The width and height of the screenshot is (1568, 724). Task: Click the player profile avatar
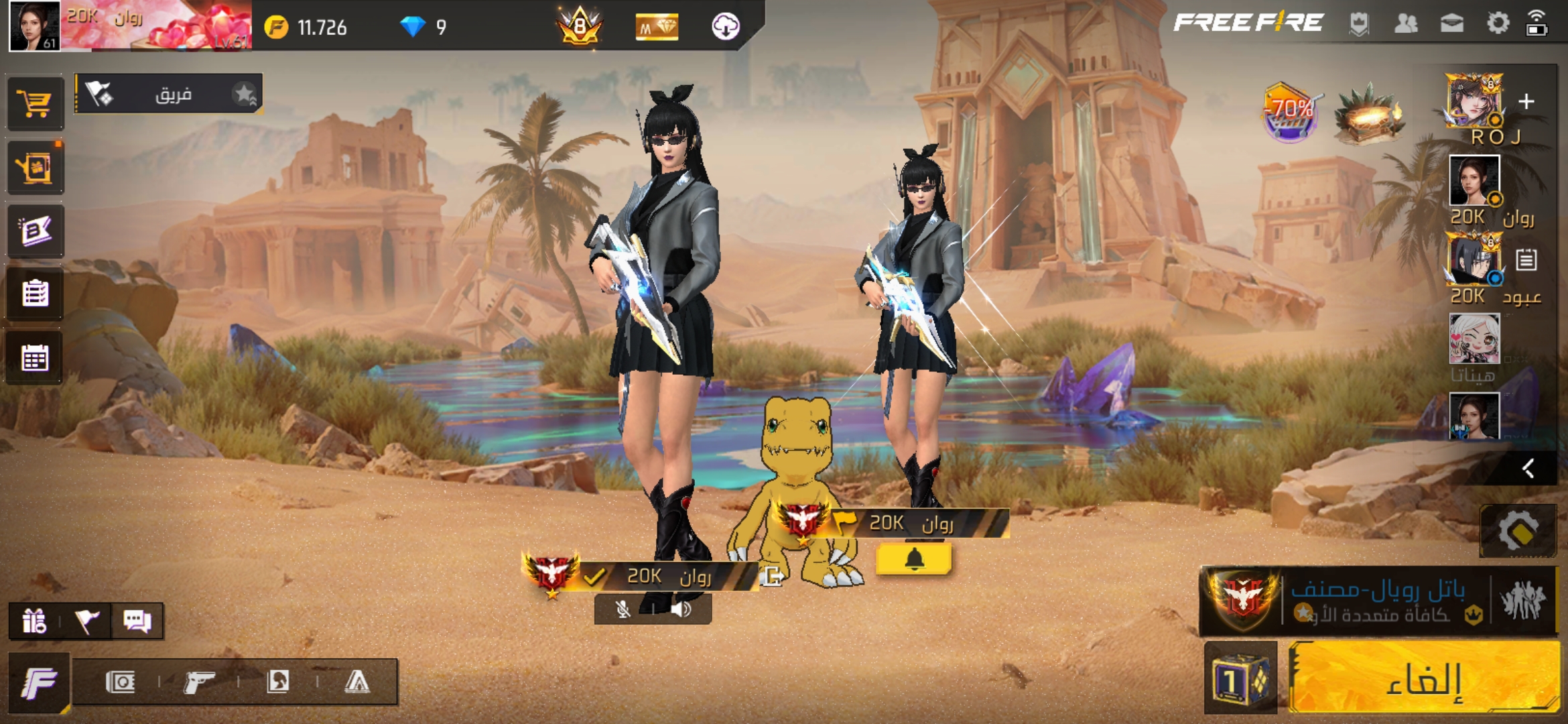tap(34, 25)
